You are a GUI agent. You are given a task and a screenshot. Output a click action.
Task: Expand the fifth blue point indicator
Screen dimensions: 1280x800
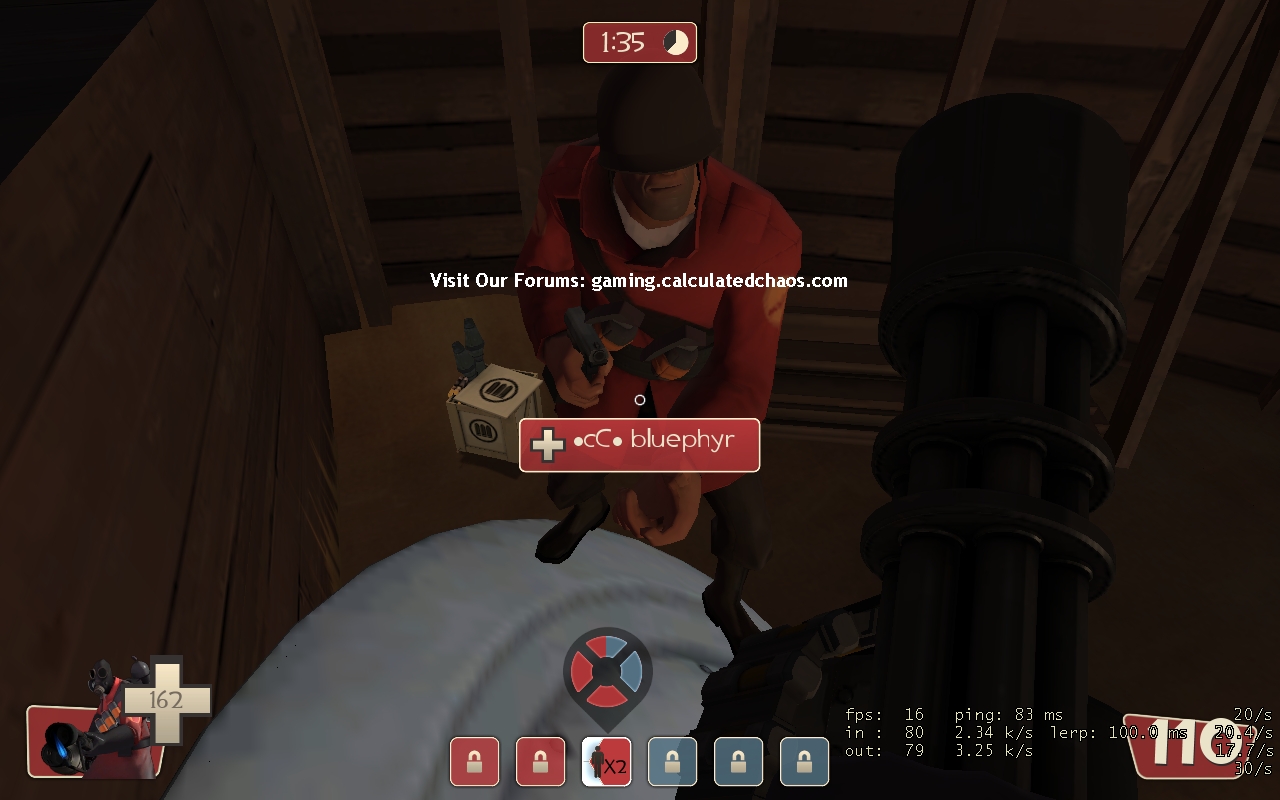(738, 761)
